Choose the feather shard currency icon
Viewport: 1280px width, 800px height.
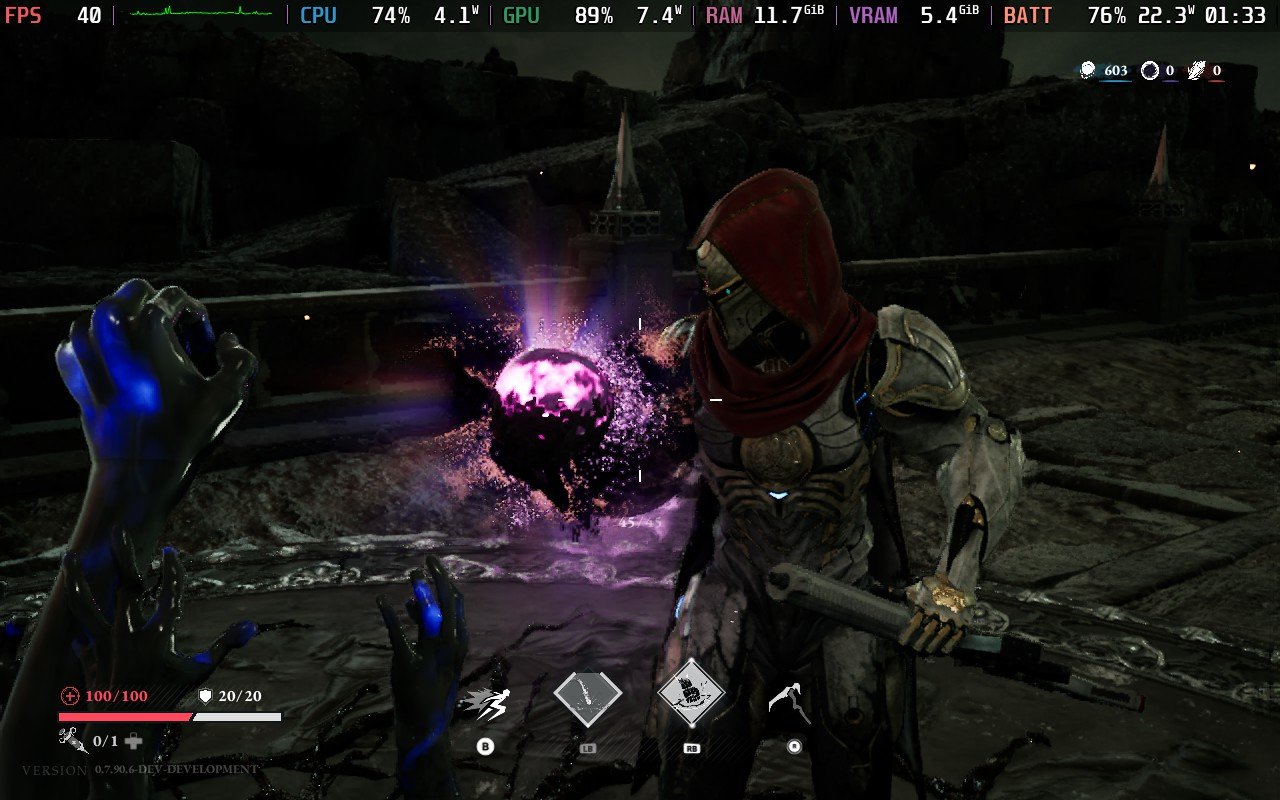1196,70
